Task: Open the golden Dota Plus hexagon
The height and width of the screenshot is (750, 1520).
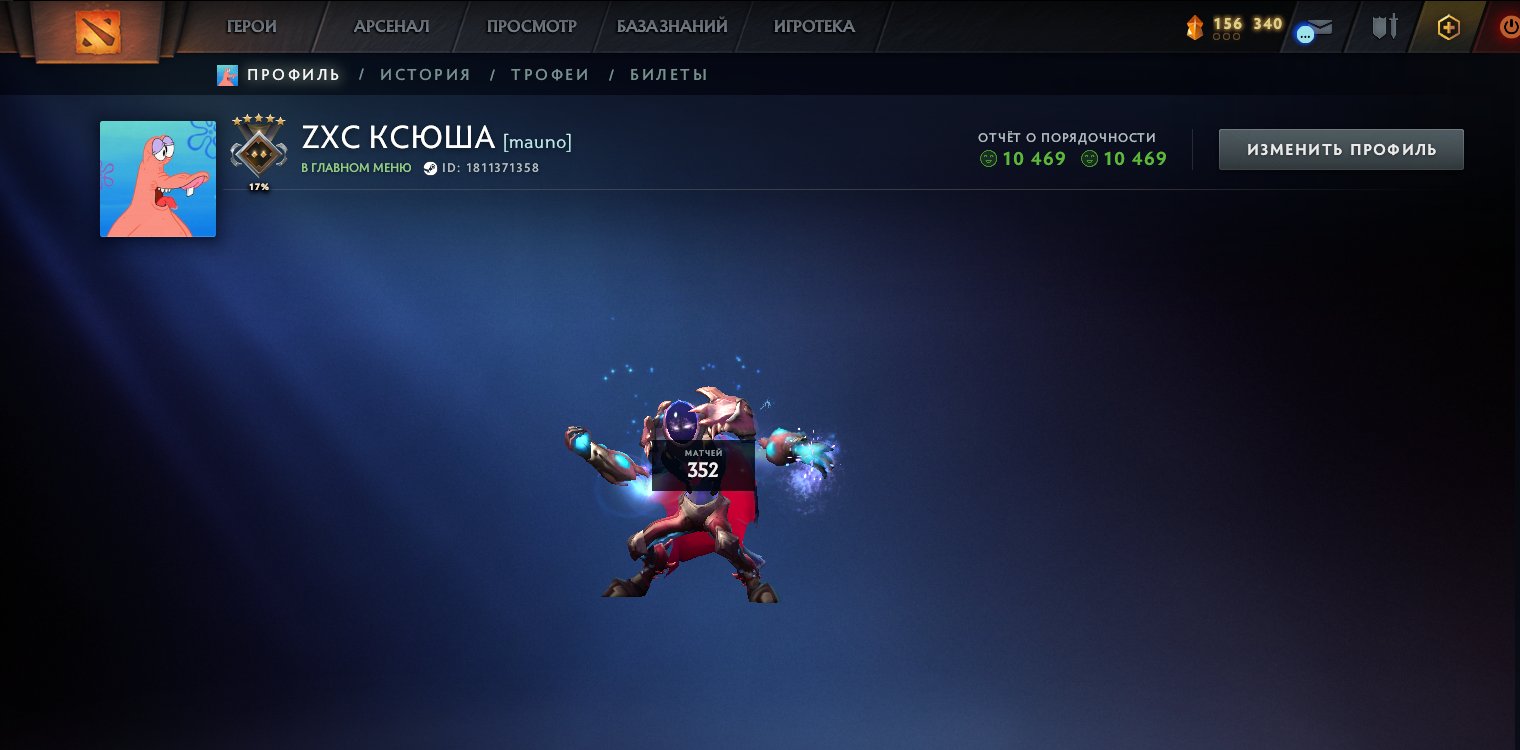Action: click(1448, 27)
